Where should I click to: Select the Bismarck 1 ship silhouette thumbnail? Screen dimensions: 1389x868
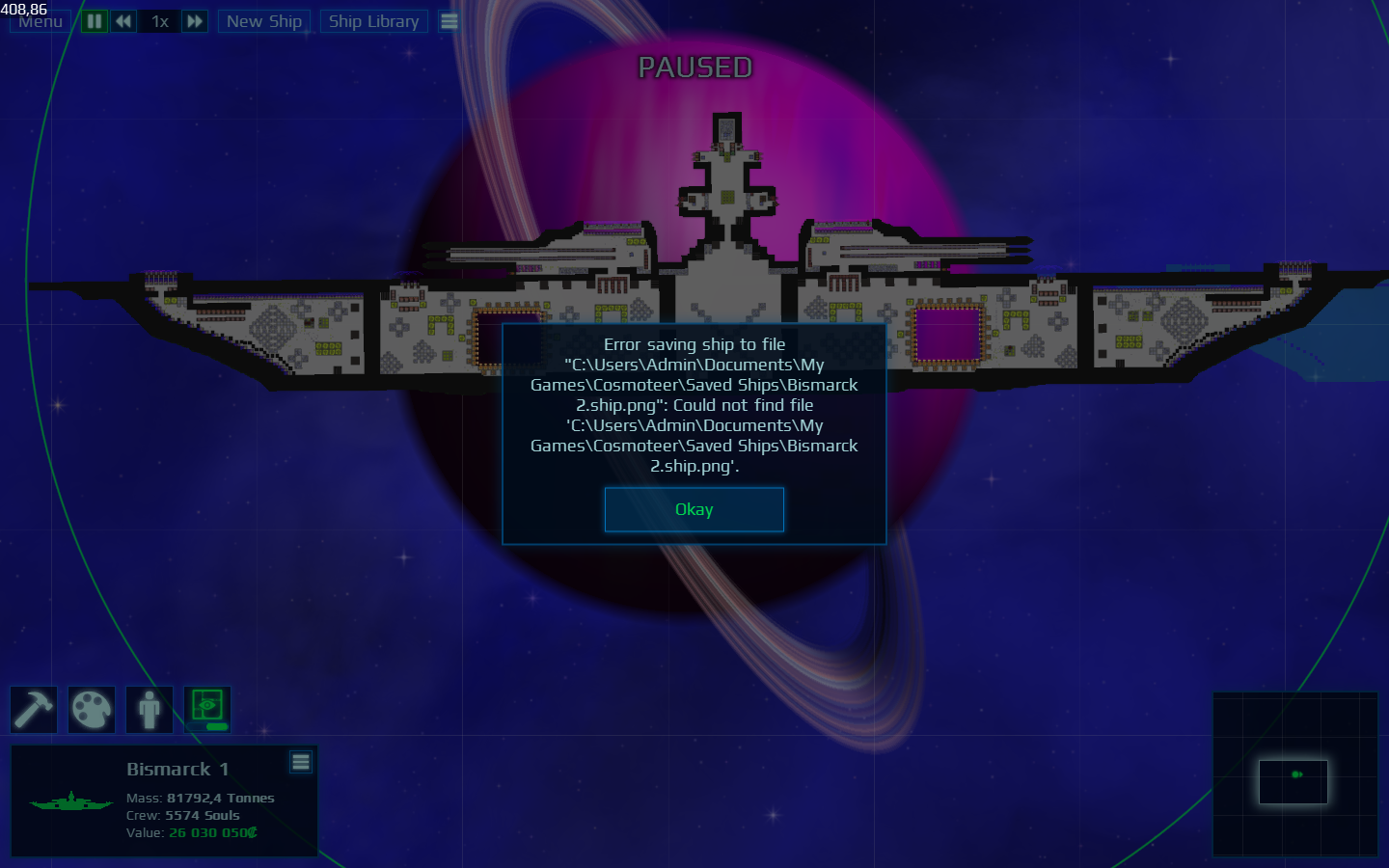(x=70, y=801)
